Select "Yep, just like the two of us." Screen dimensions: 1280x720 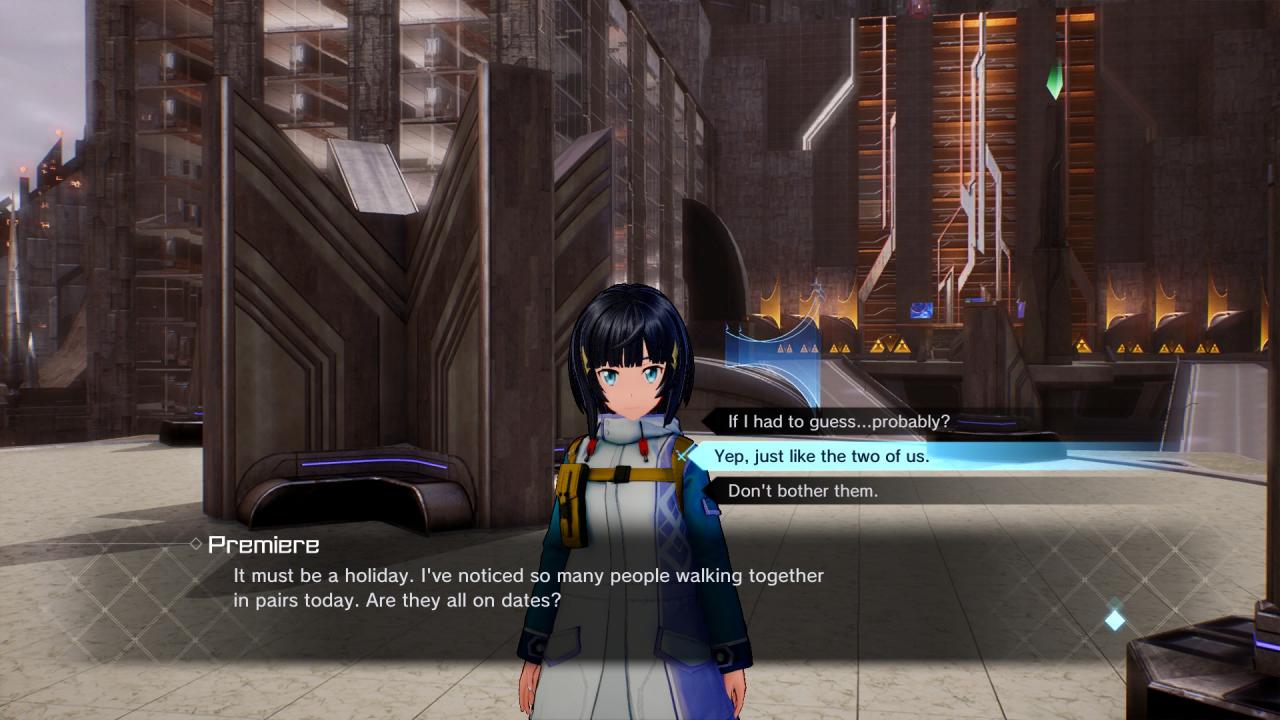pos(822,456)
